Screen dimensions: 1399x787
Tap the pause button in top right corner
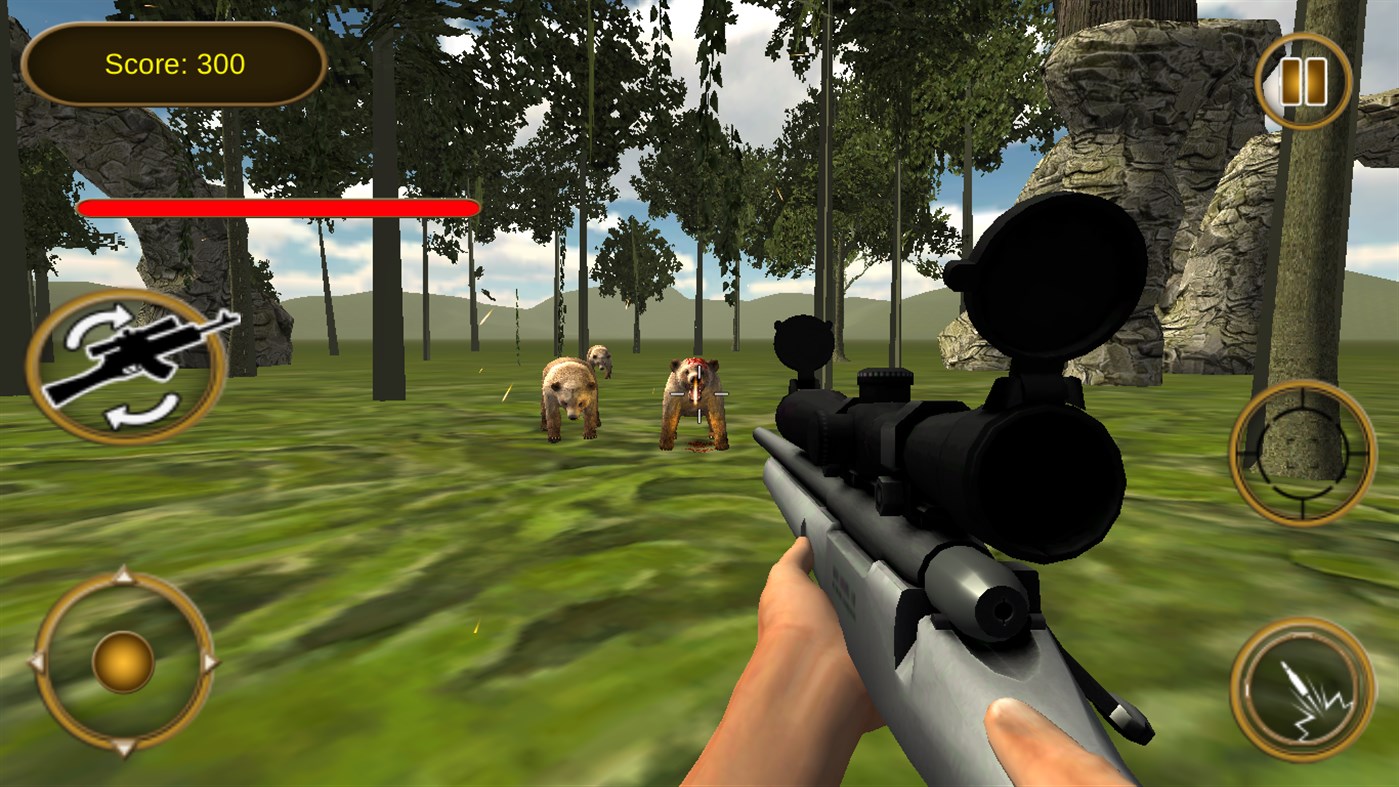(1303, 79)
